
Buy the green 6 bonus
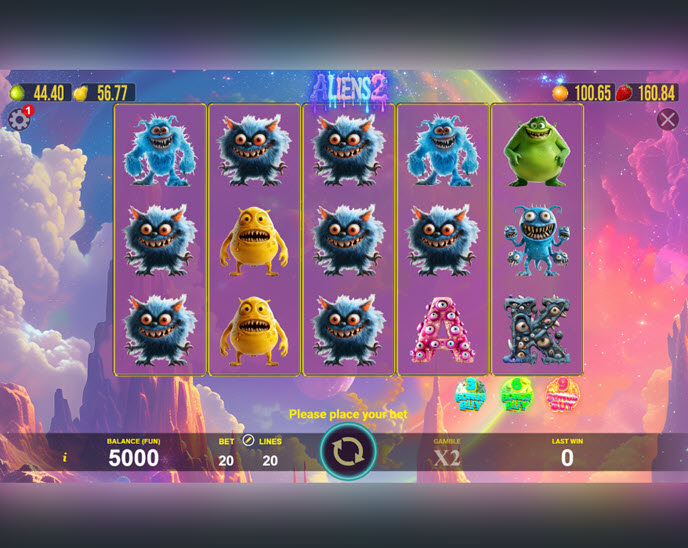tap(516, 395)
